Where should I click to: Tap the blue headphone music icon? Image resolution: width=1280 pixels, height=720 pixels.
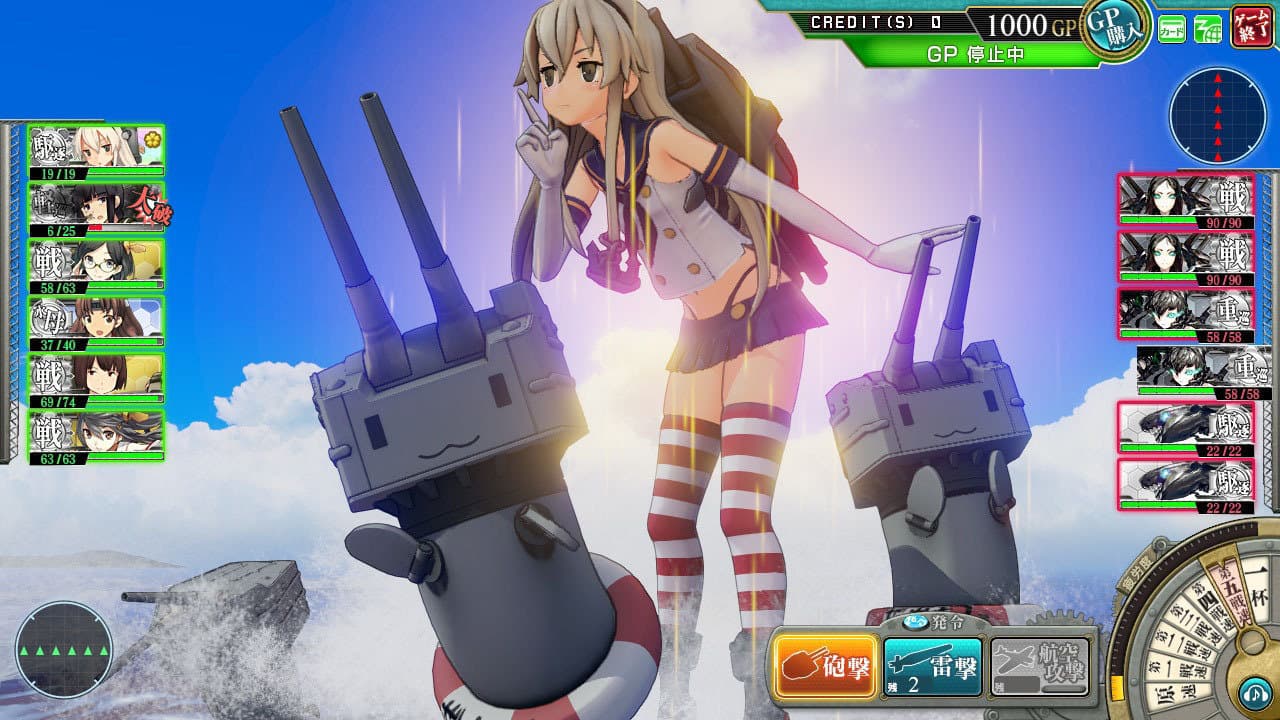1254,692
